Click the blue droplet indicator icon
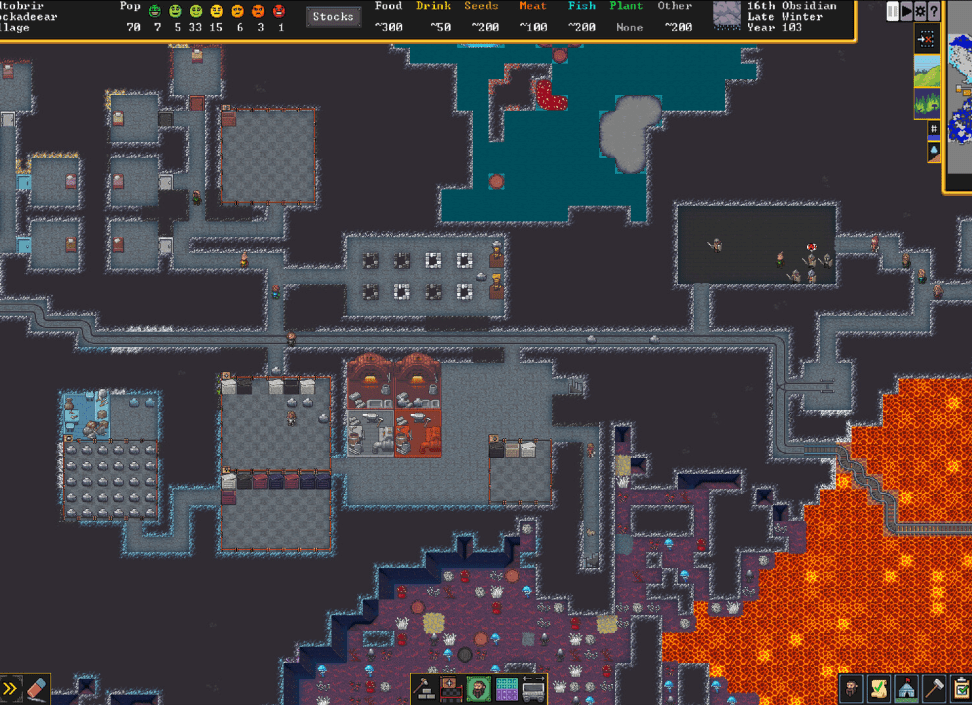Screen dimensions: 972x705 pos(934,150)
